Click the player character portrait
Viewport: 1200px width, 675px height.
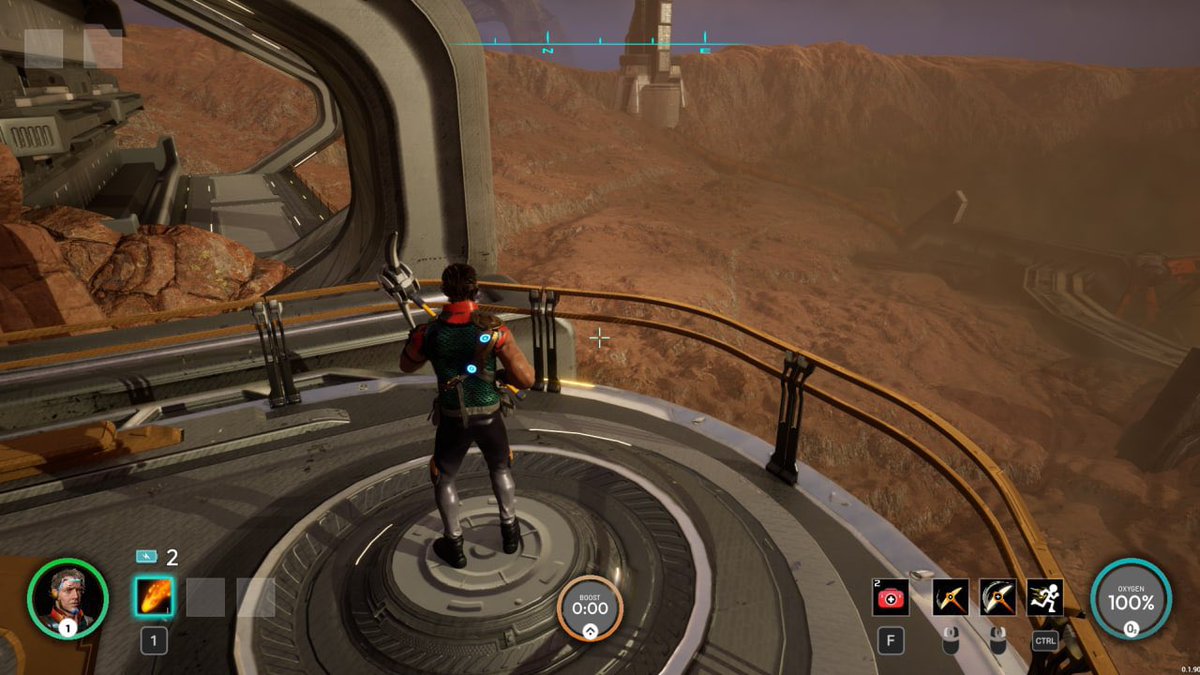(68, 598)
